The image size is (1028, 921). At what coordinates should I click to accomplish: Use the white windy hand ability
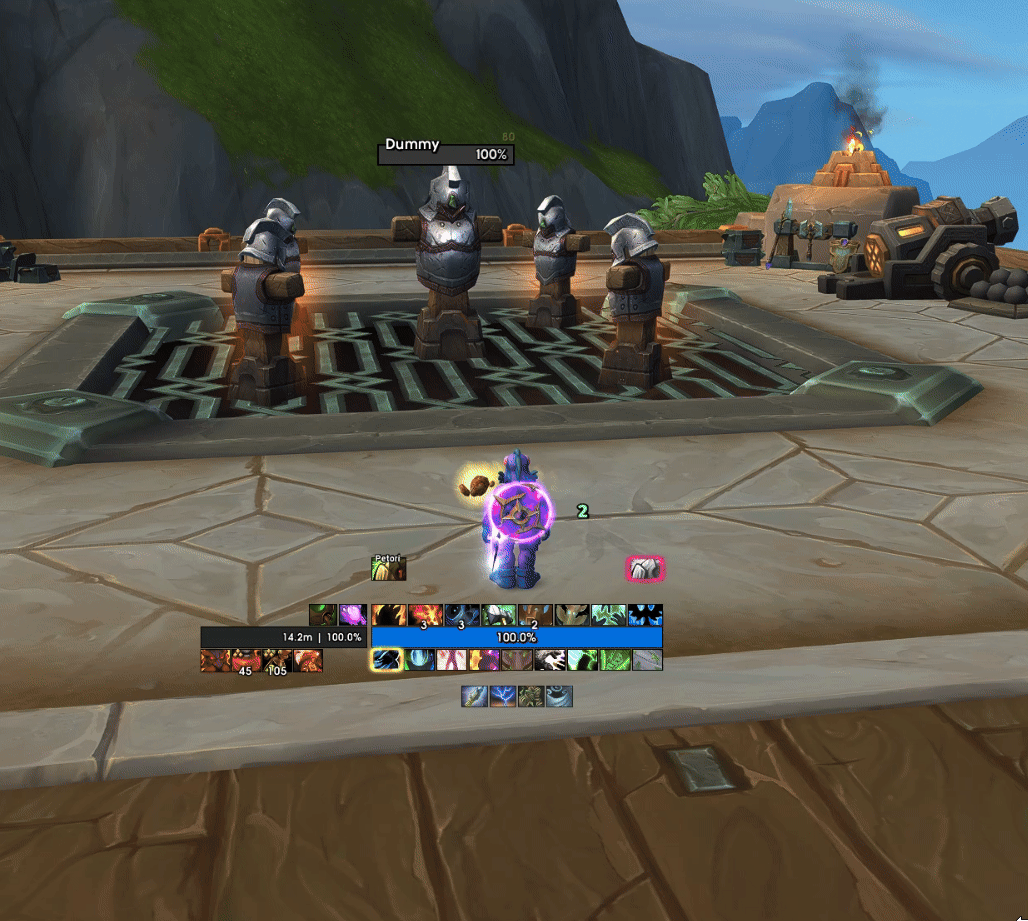pos(550,660)
